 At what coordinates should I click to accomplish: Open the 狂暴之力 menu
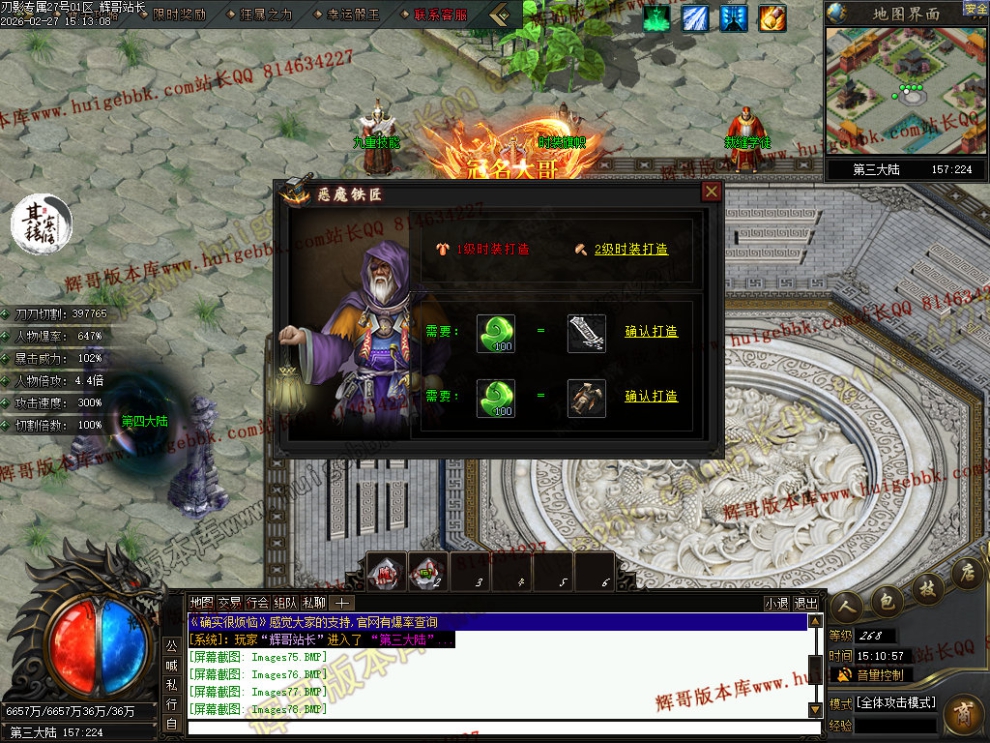(x=266, y=15)
